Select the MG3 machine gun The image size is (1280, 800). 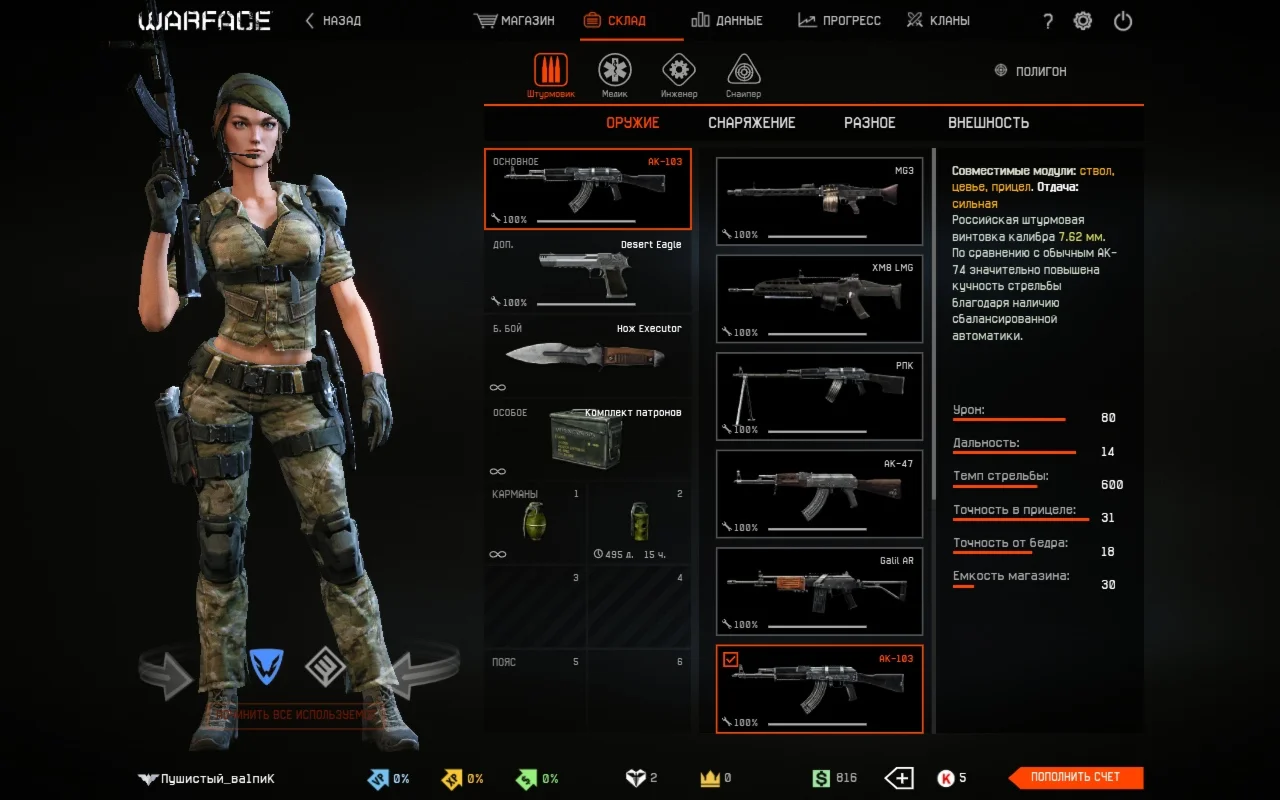pyautogui.click(x=820, y=201)
